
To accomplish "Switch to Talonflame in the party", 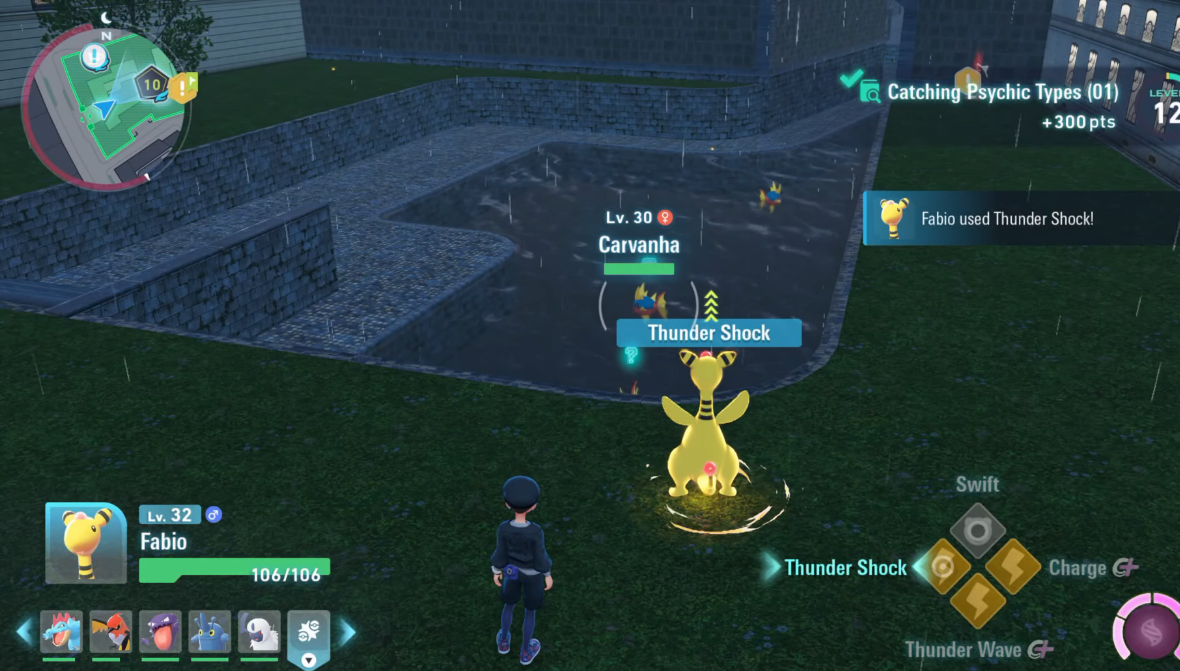I will click(x=111, y=632).
